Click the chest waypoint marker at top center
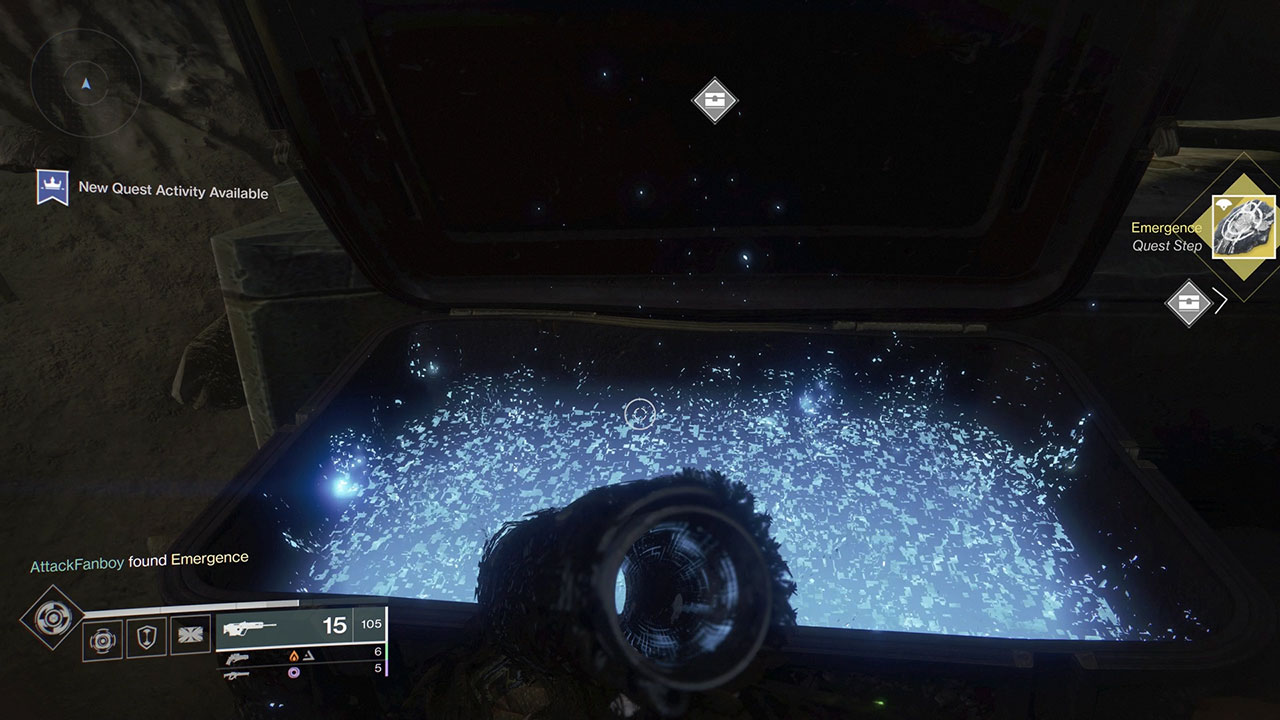This screenshot has height=720, width=1280. tap(714, 101)
